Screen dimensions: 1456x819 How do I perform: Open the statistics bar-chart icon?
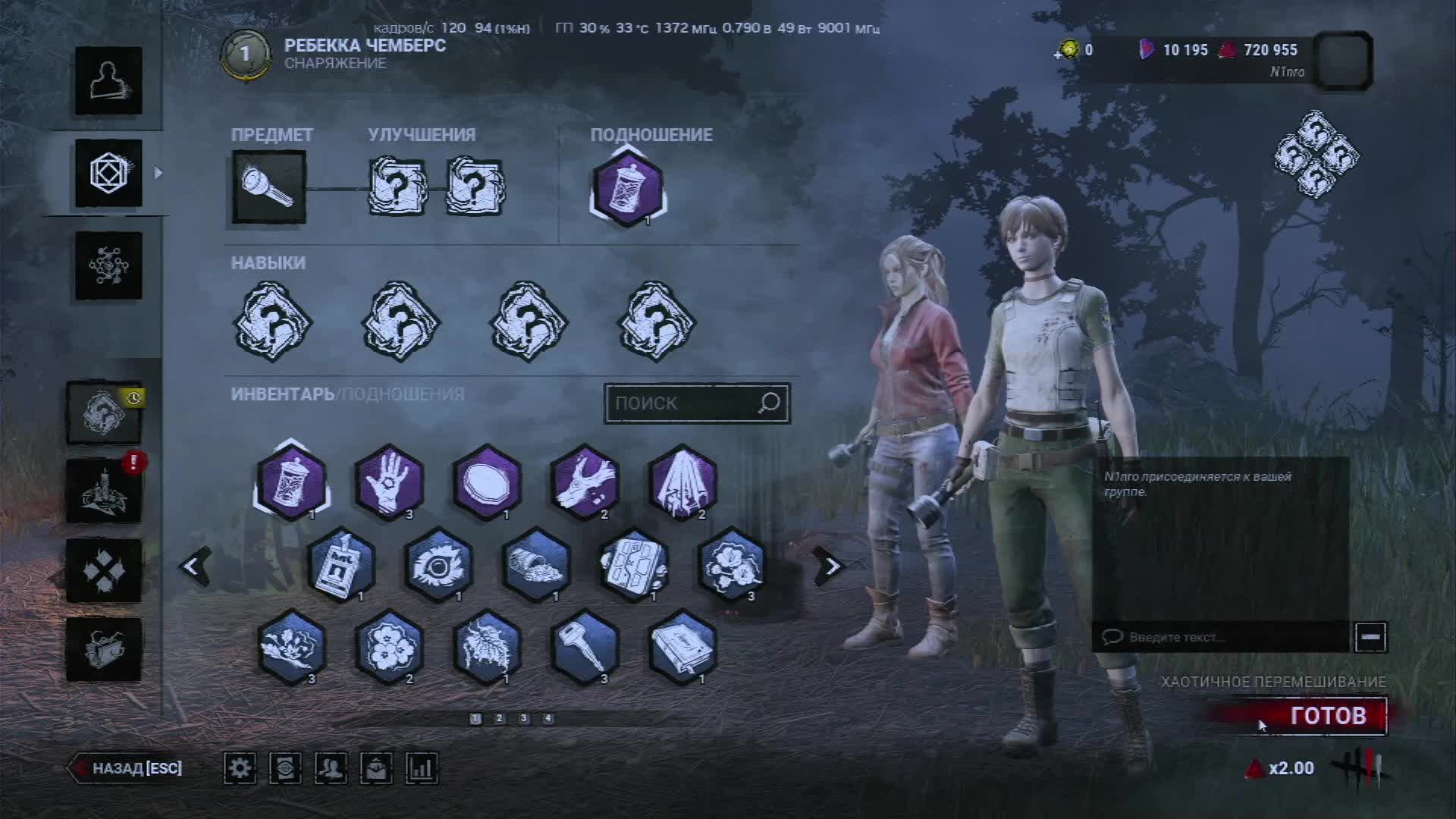pos(422,768)
